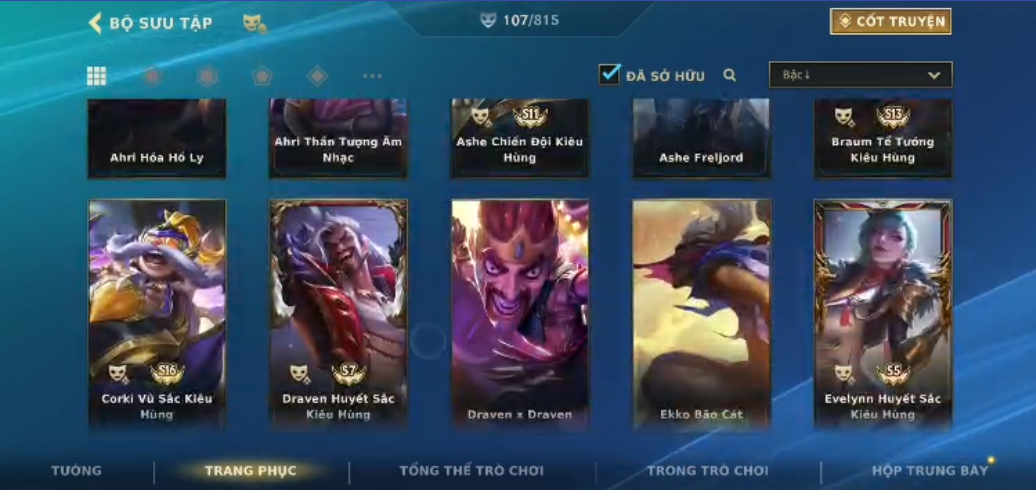Open Ahri Thần Tượng Âm Nhạc skin
1036x490 pixels.
pos(338,138)
